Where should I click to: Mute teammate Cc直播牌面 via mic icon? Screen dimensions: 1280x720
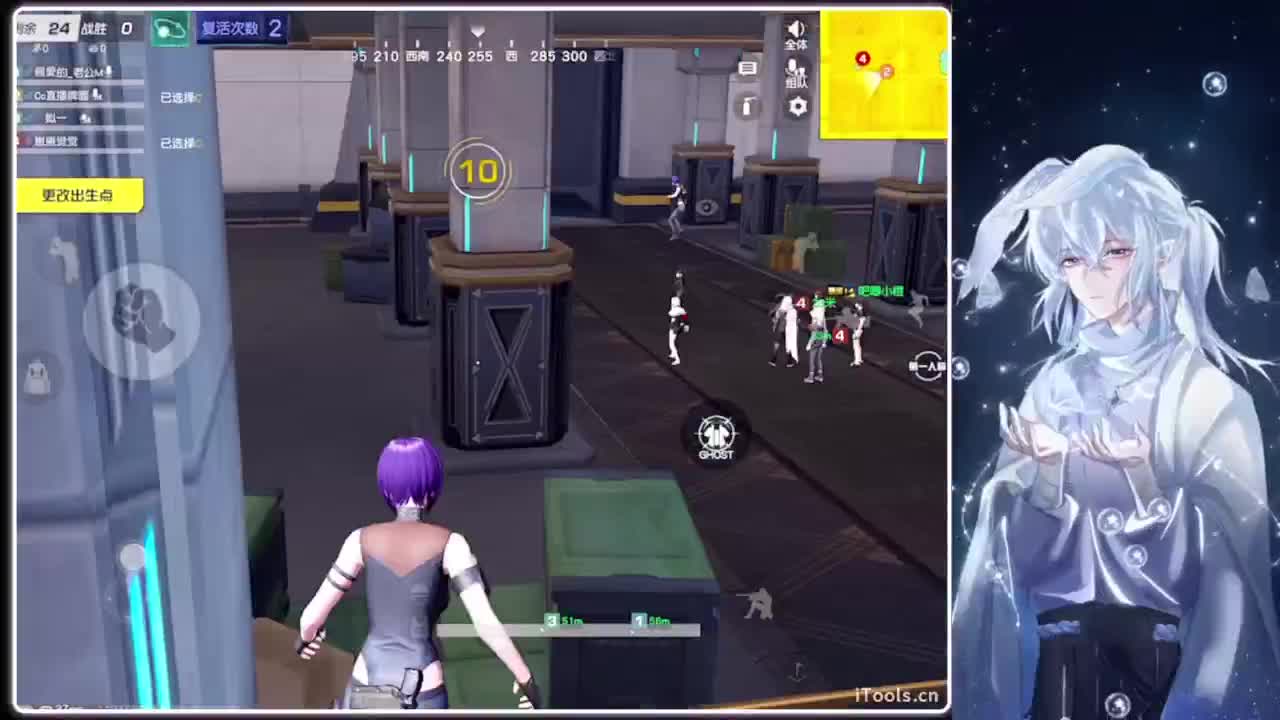click(x=98, y=96)
